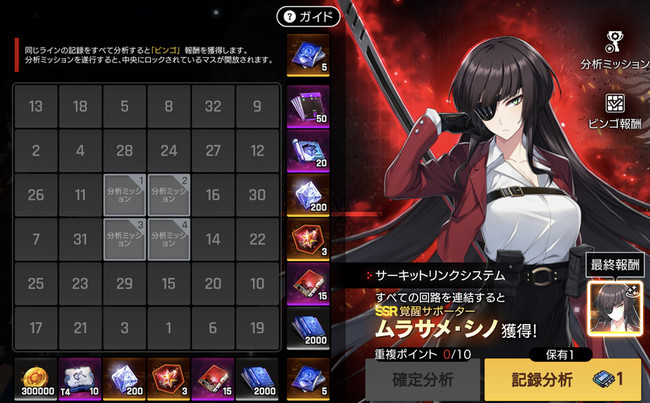The image size is (650, 403).
Task: Select bingo tile number 13
Action: coord(36,107)
